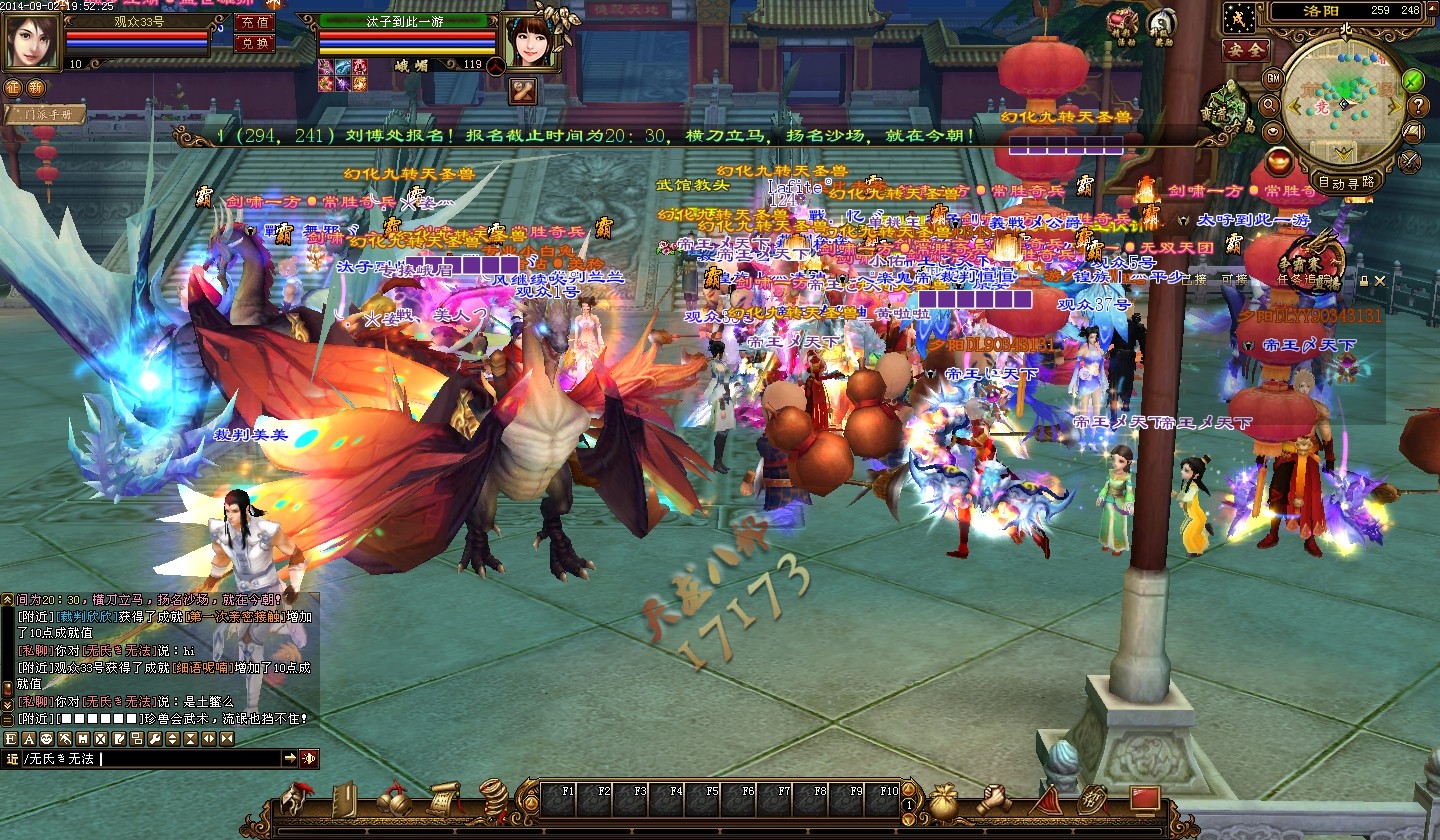
Task: Open the GM button beside the minimap
Action: point(1273,77)
